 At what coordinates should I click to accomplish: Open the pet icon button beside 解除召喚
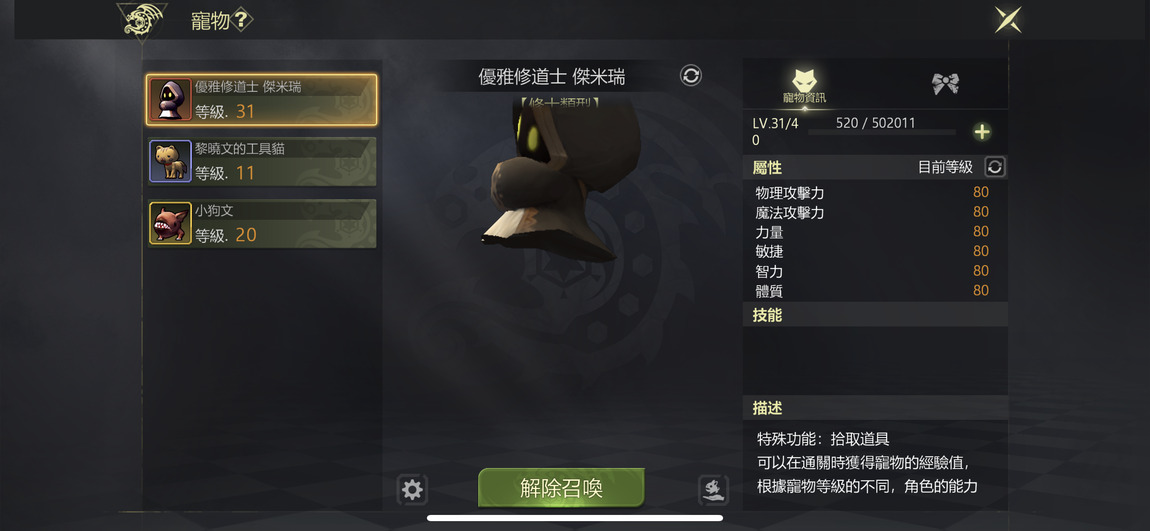click(713, 489)
